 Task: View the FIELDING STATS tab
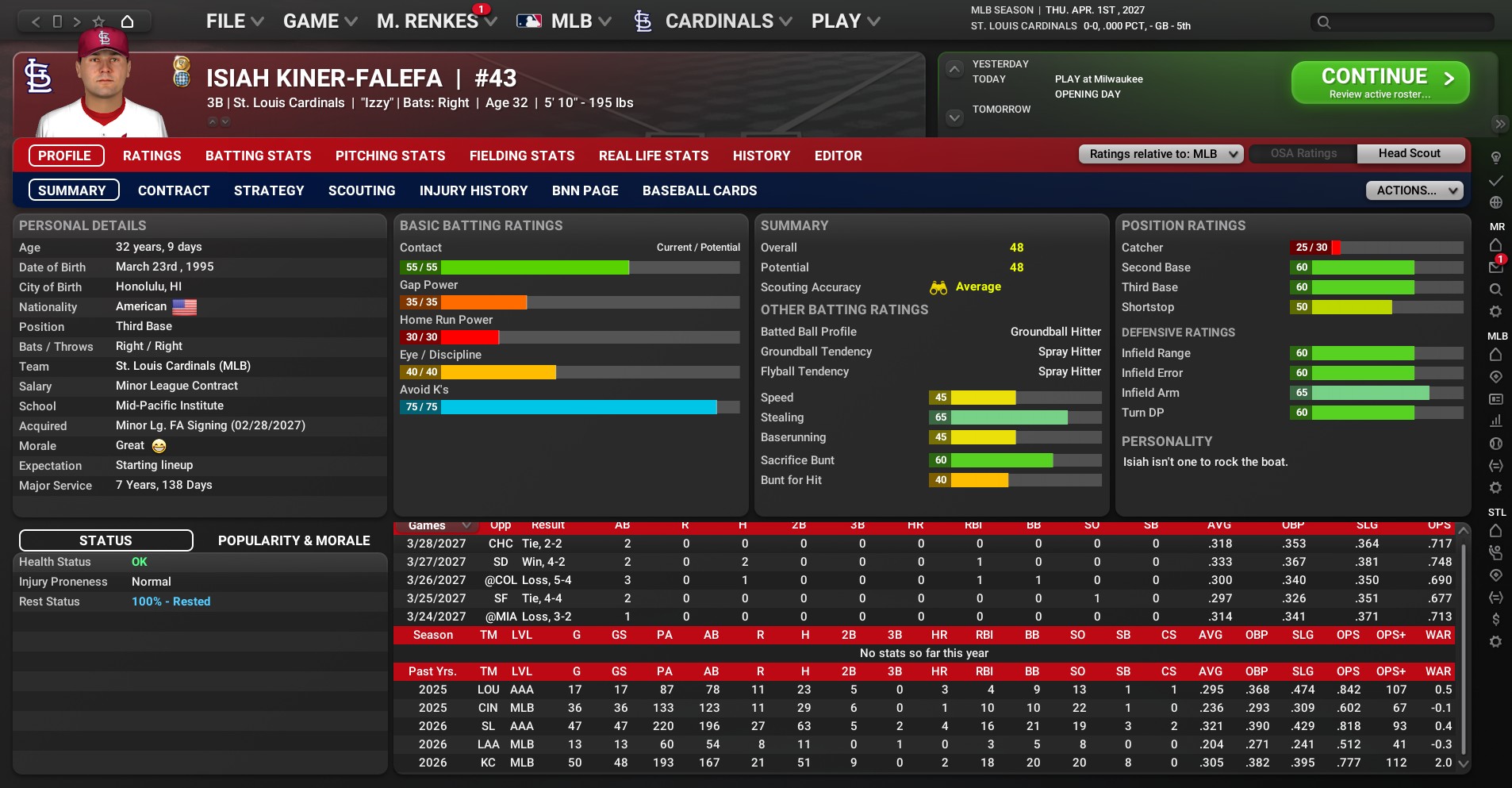point(521,156)
